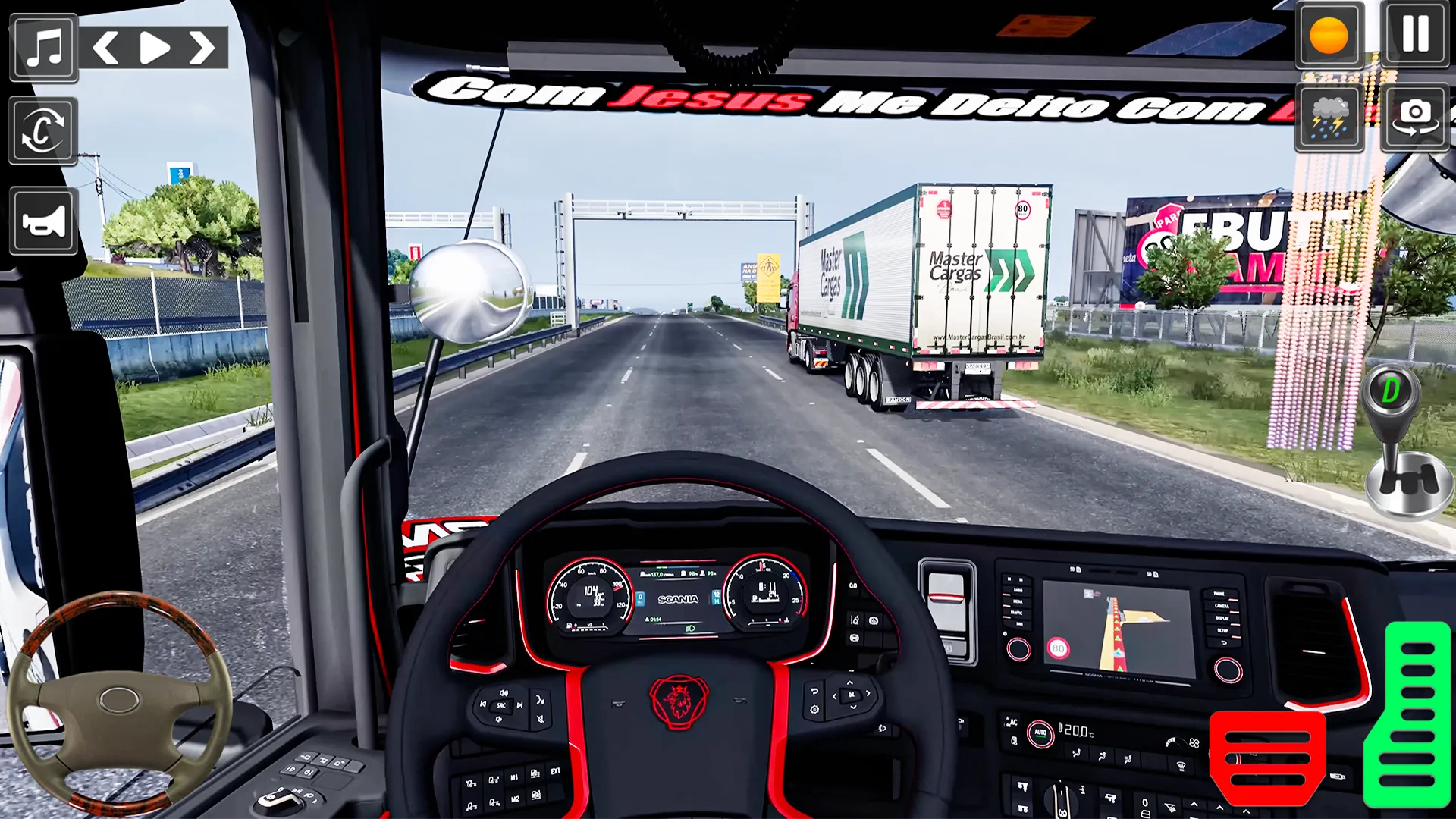Viewport: 1456px width, 819px height.
Task: Open the music player panel
Action: pyautogui.click(x=43, y=48)
